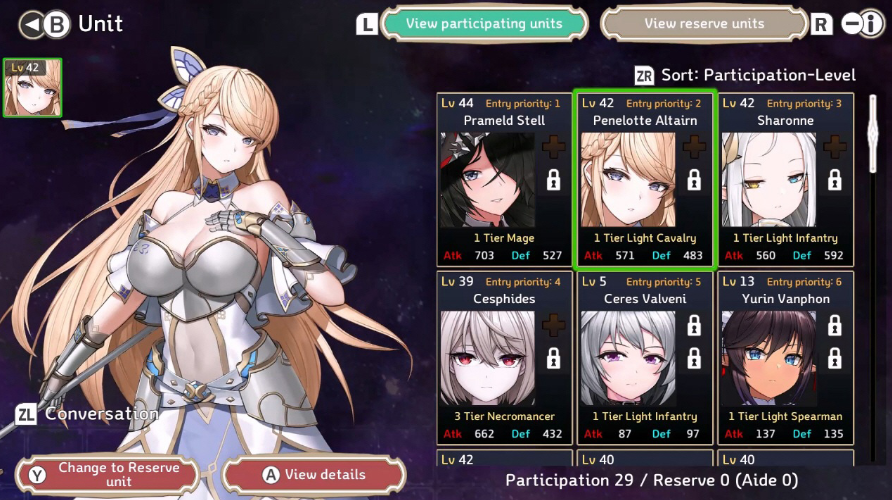Image resolution: width=892 pixels, height=500 pixels.
Task: Toggle the padlock on Sharonne's card
Action: point(834,180)
